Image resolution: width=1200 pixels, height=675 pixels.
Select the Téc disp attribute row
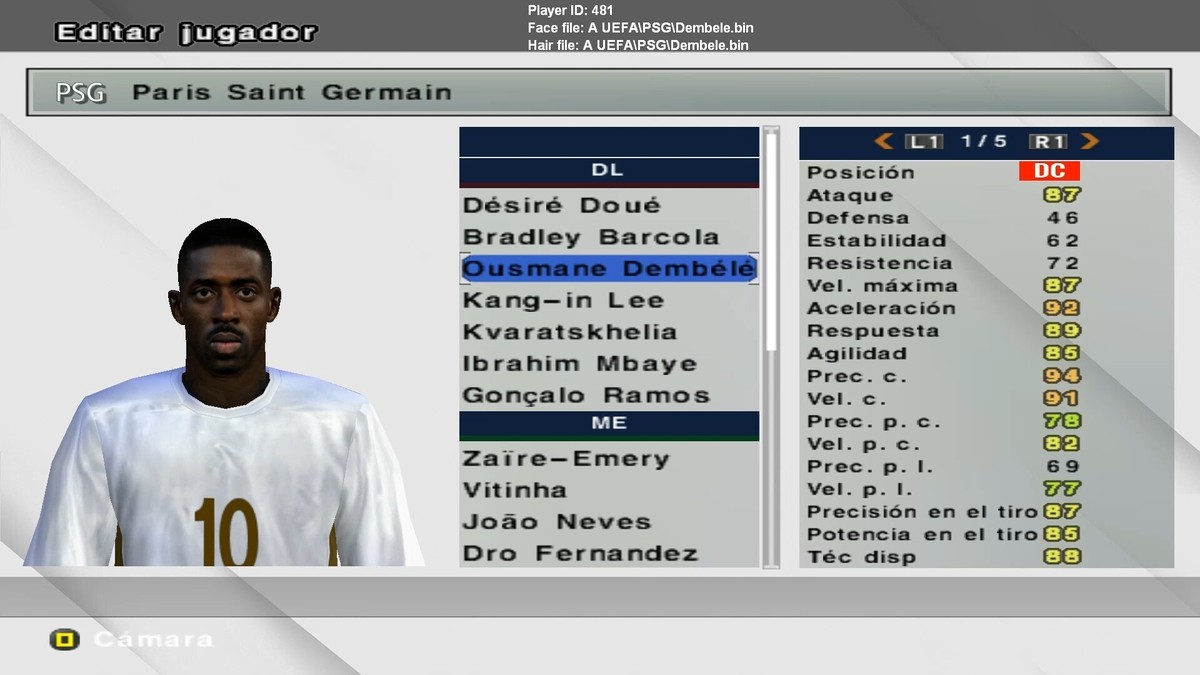coord(985,557)
